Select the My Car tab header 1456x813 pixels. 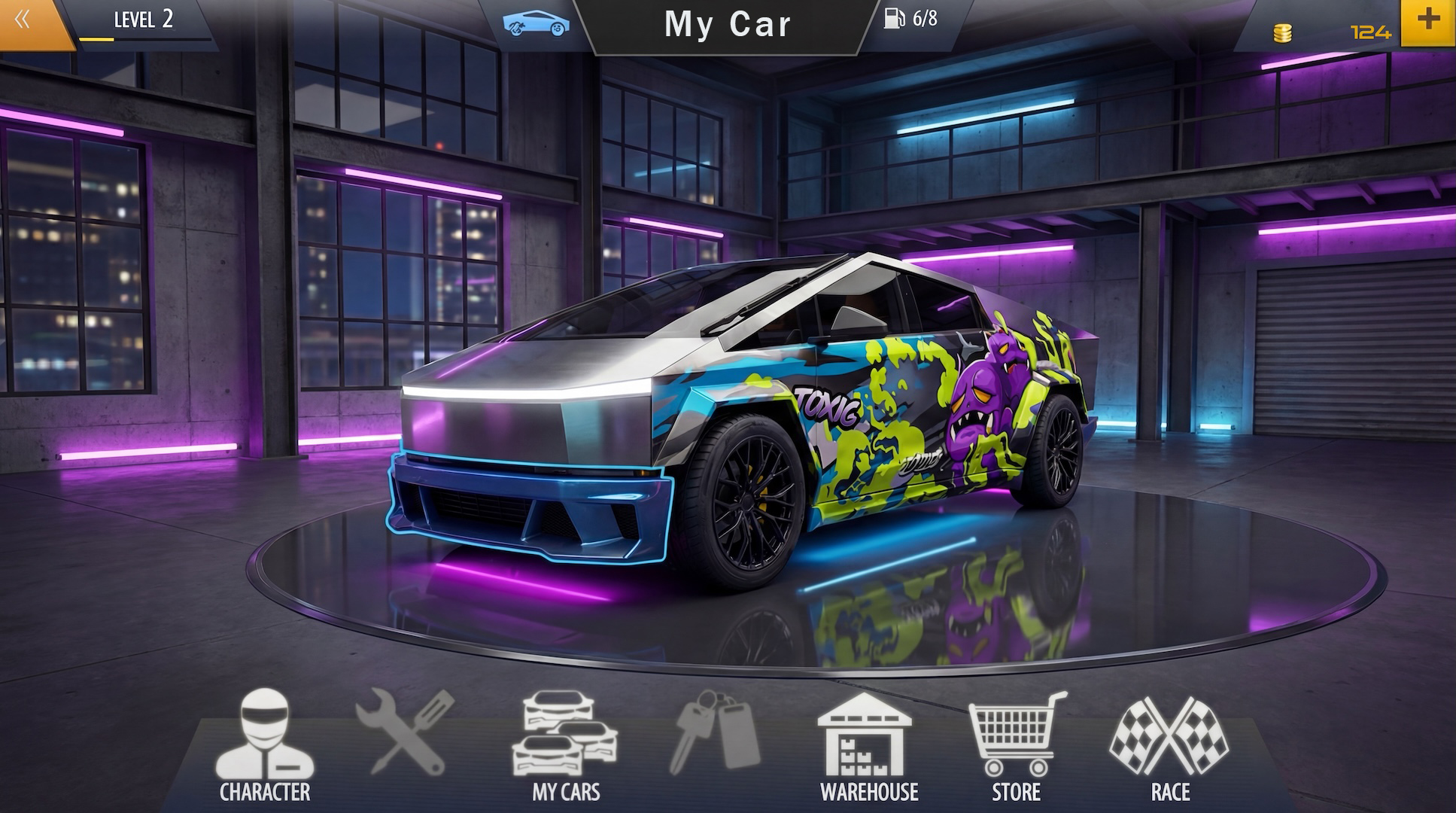(728, 25)
